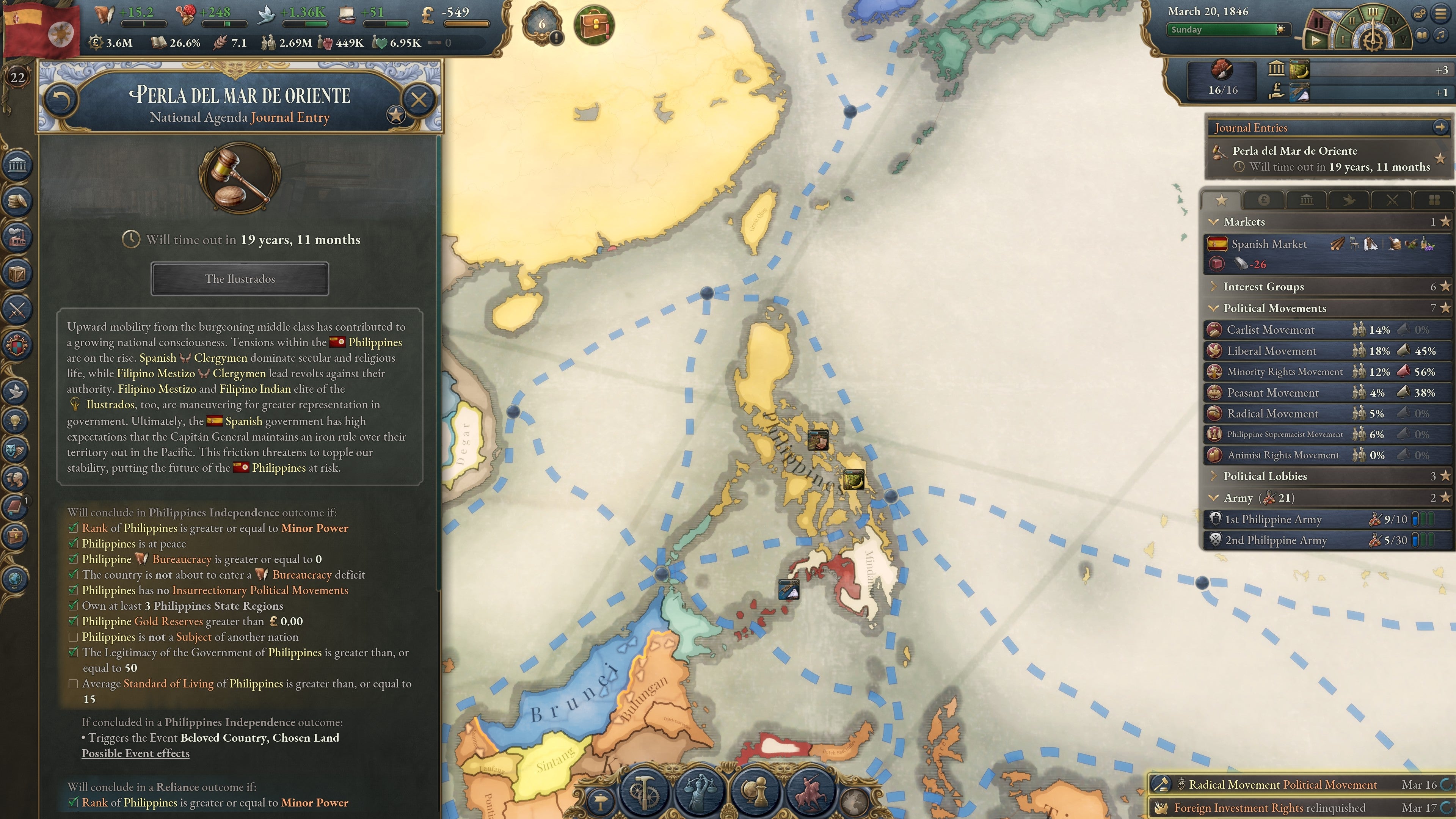Screen dimensions: 1456x819
Task: Expand the Interest Groups section
Action: (x=1213, y=287)
